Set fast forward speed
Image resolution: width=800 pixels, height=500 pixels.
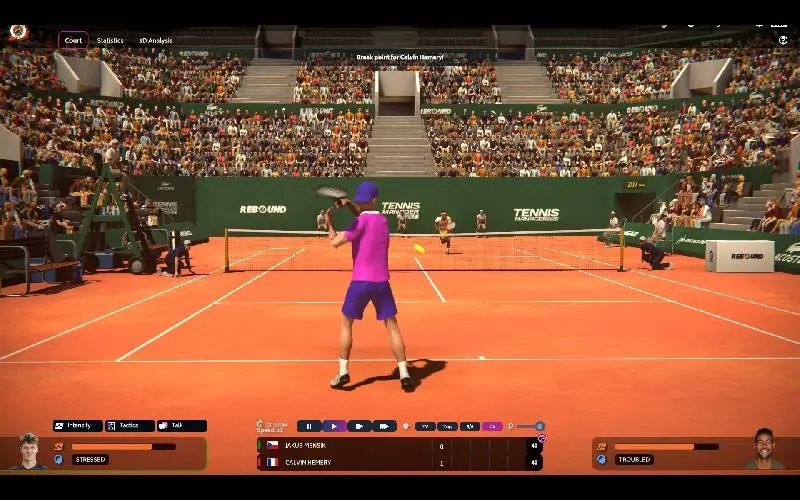tap(359, 426)
